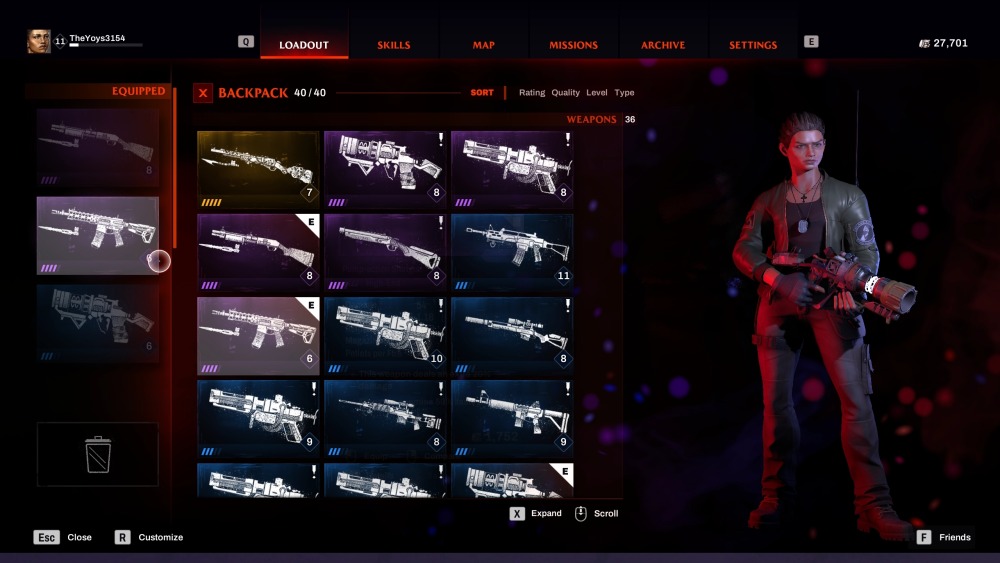Show the Missions tab
Viewport: 1000px width, 563px height.
pos(573,45)
